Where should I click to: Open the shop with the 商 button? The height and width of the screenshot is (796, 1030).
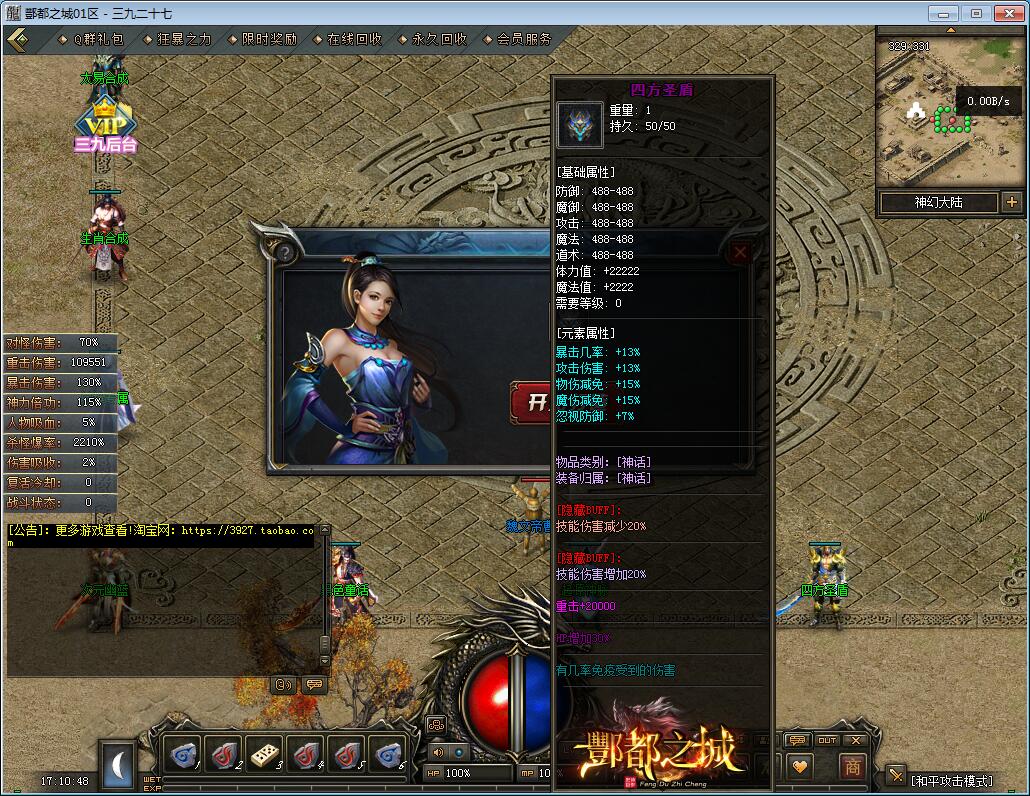(x=852, y=766)
